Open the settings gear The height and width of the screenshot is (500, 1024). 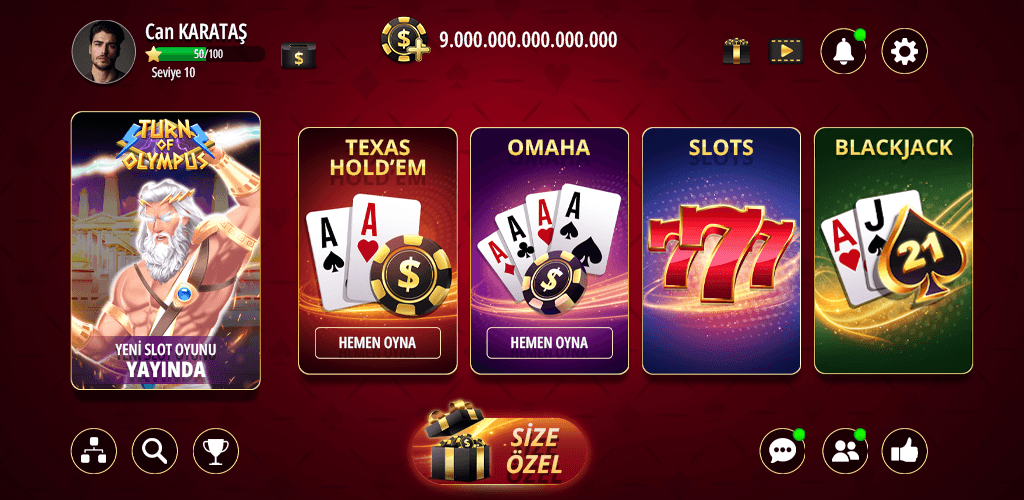[x=904, y=50]
